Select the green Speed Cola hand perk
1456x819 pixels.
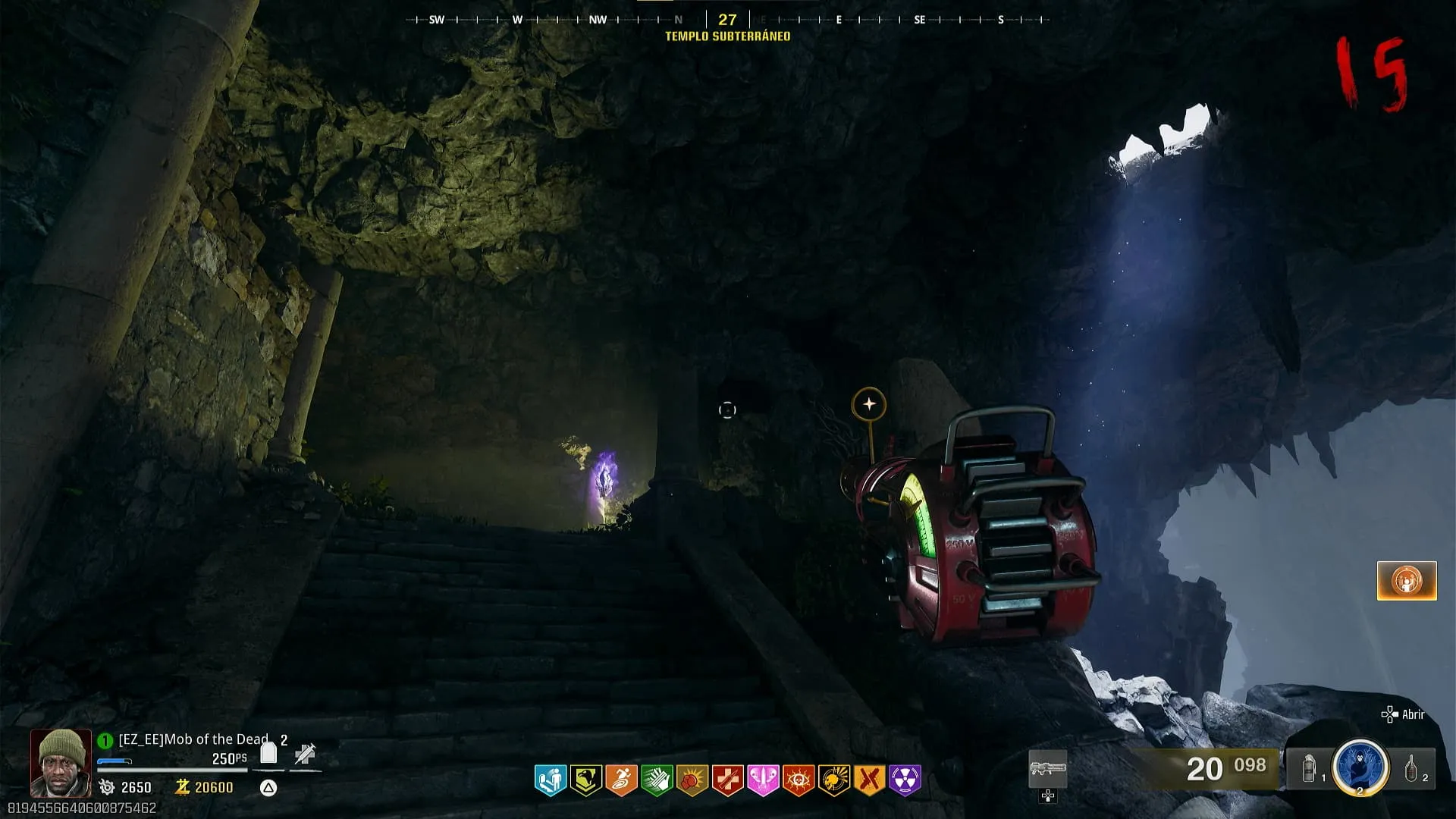pos(657,780)
